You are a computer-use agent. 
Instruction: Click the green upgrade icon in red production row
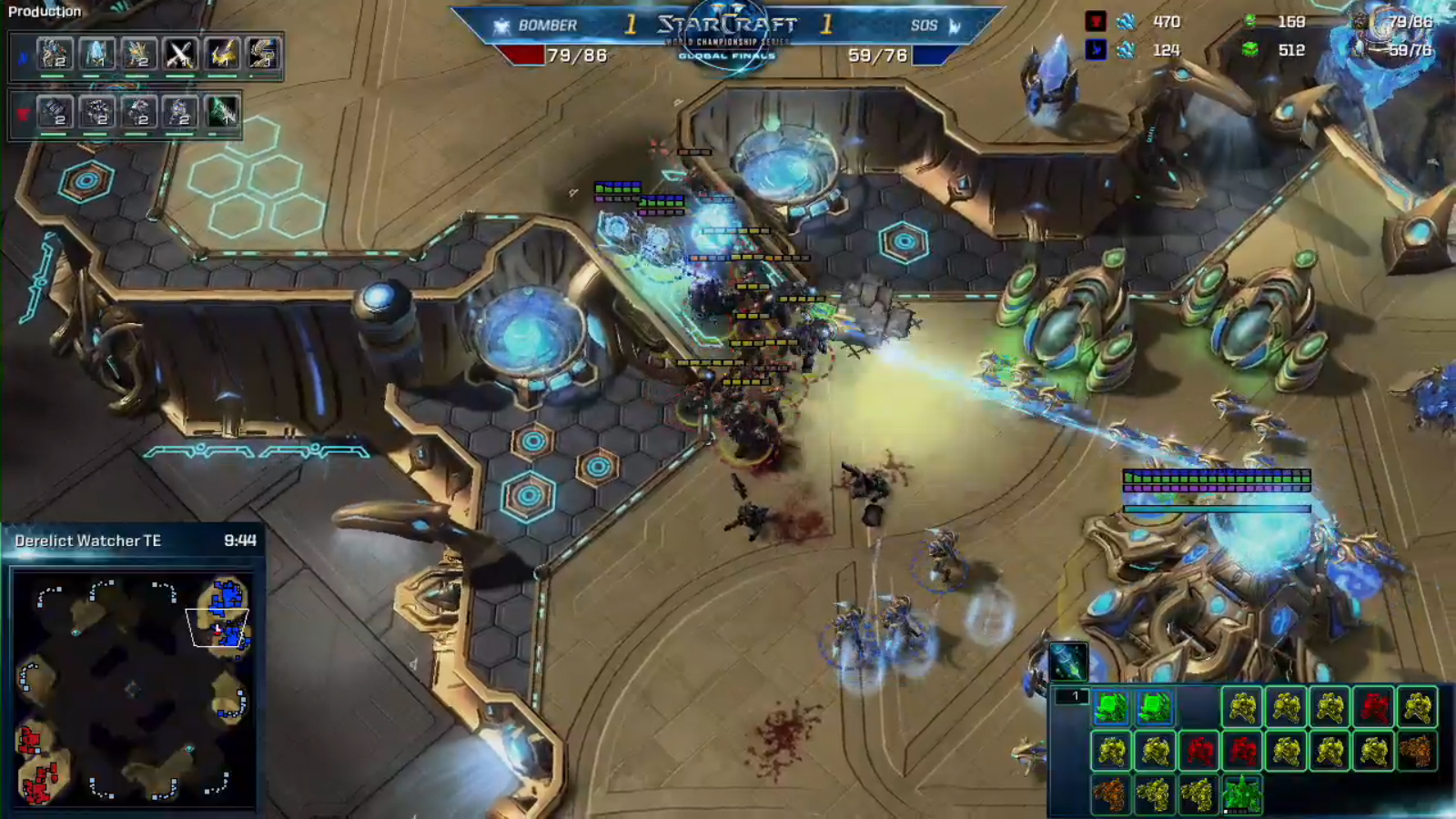tap(223, 112)
